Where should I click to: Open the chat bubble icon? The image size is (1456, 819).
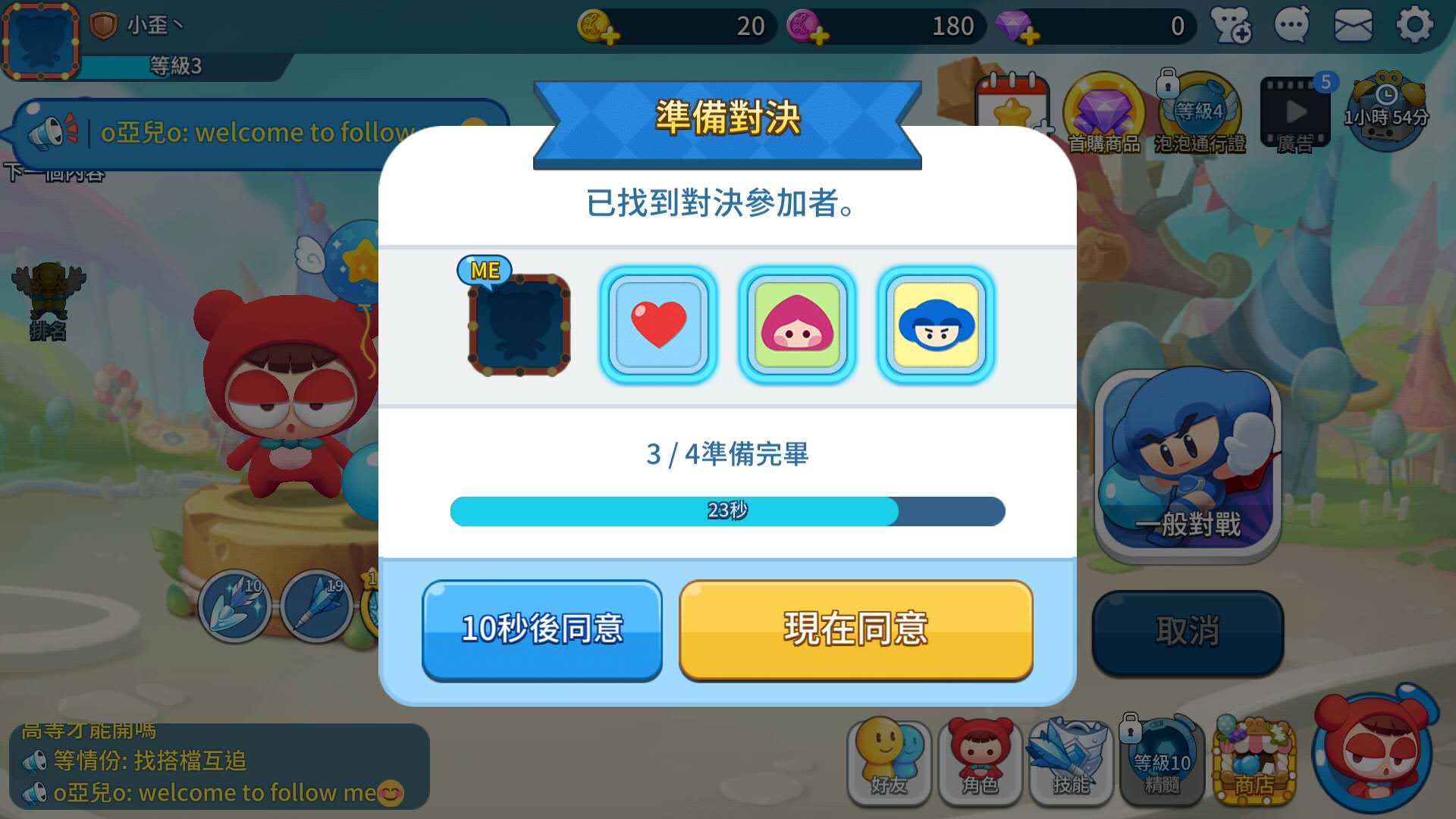pyautogui.click(x=1291, y=25)
